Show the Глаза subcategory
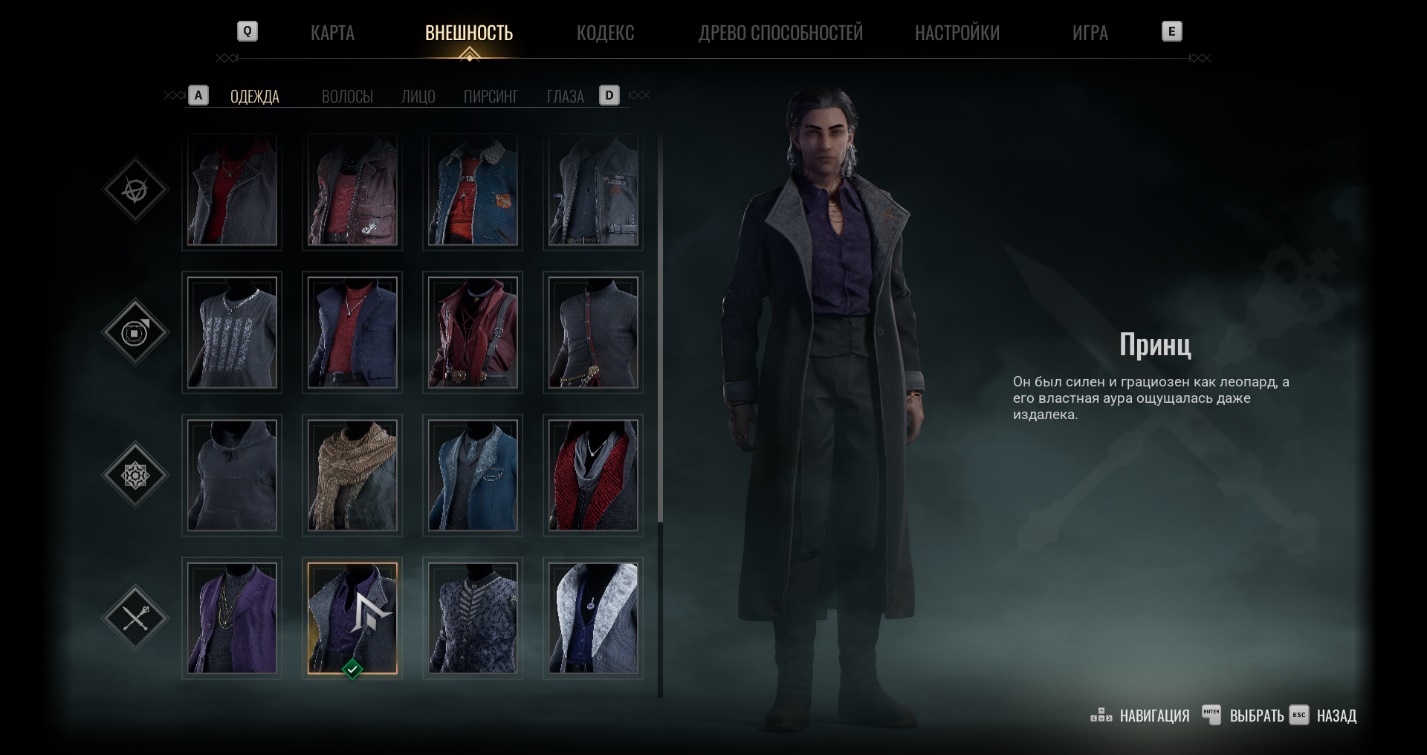Viewport: 1427px width, 755px height. (x=565, y=97)
